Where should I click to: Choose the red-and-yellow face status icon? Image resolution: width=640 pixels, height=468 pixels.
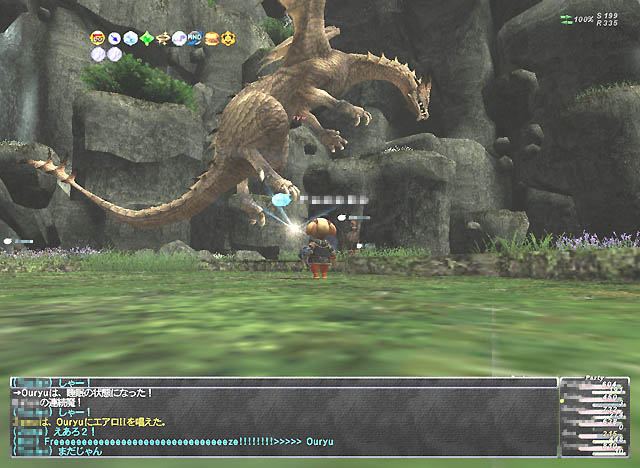[x=98, y=39]
